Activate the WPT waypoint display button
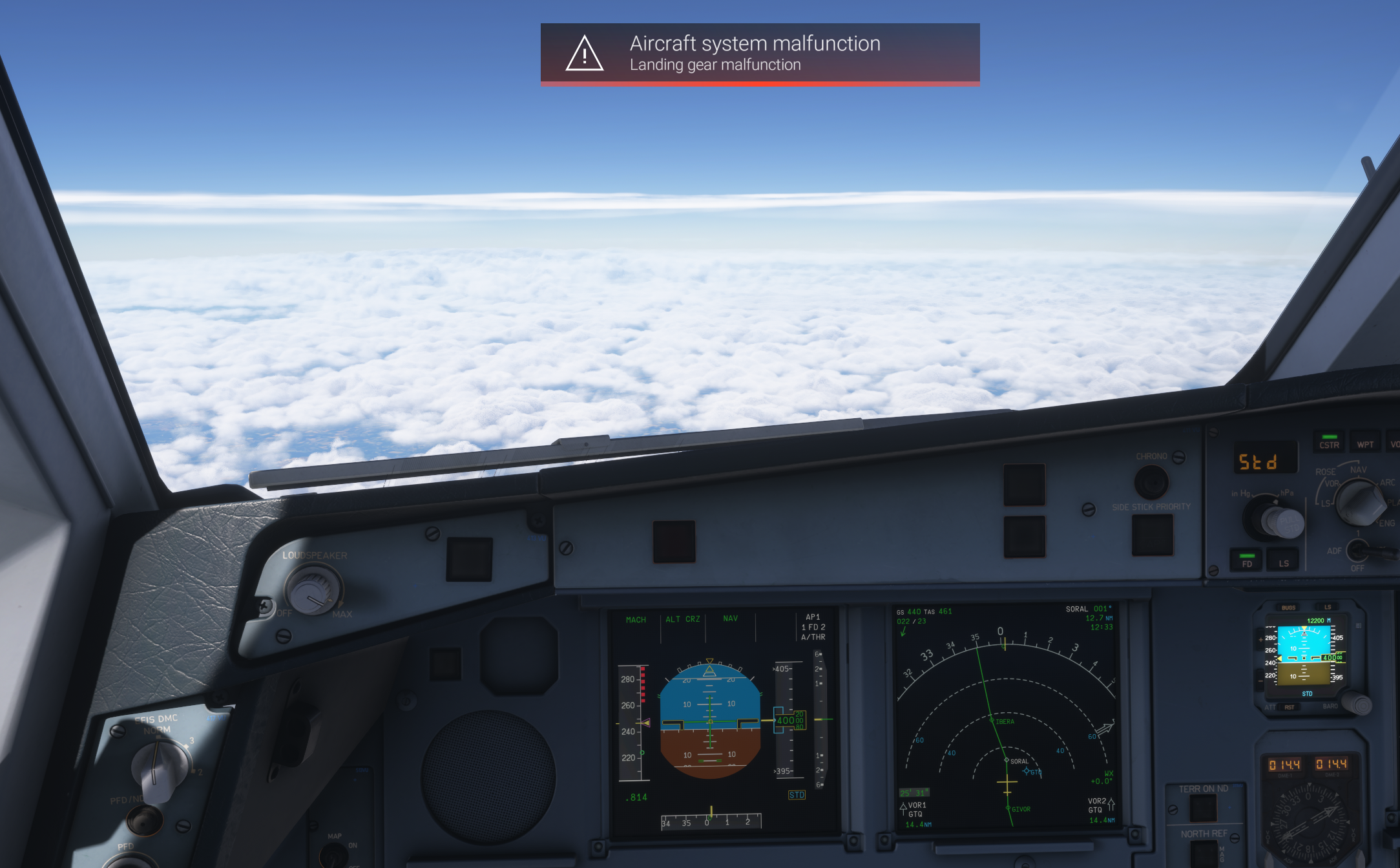Screen dimensions: 1400x868 pos(1365,442)
